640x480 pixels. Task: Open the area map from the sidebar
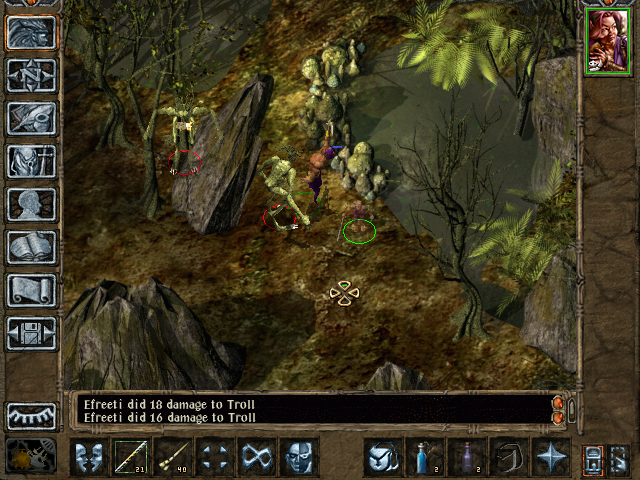(31, 75)
